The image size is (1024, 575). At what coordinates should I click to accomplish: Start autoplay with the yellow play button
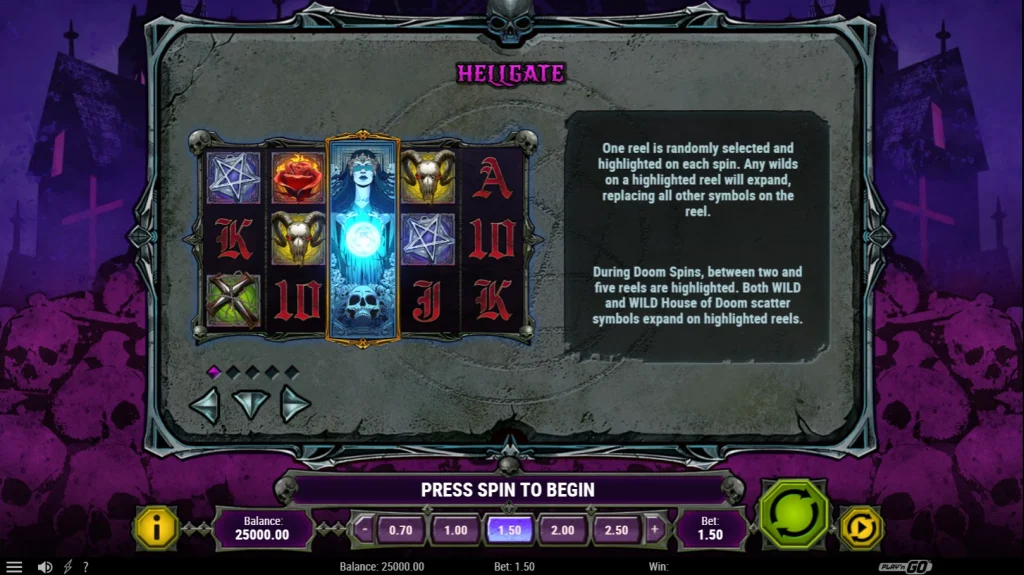pos(860,528)
